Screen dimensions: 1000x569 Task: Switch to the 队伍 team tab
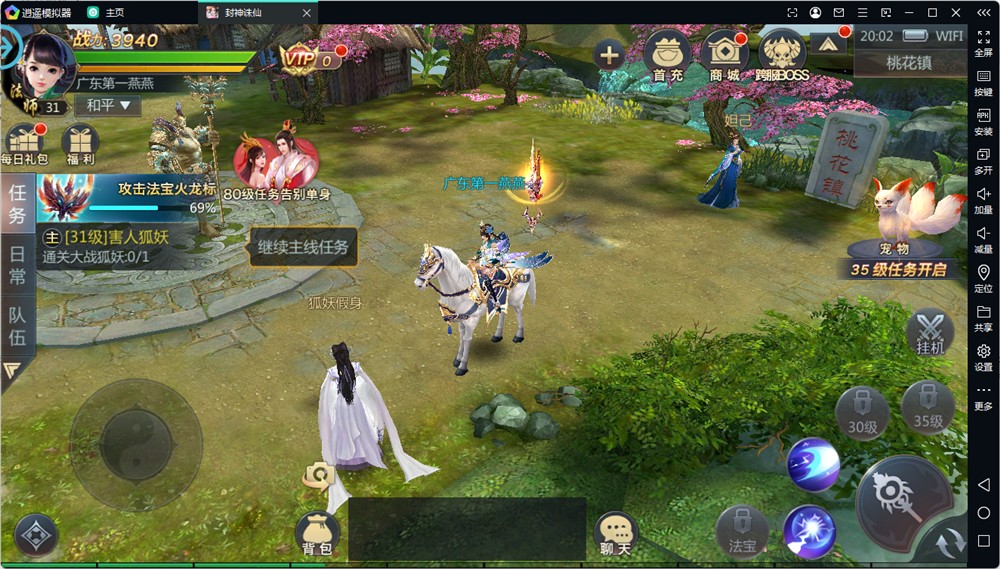point(17,325)
